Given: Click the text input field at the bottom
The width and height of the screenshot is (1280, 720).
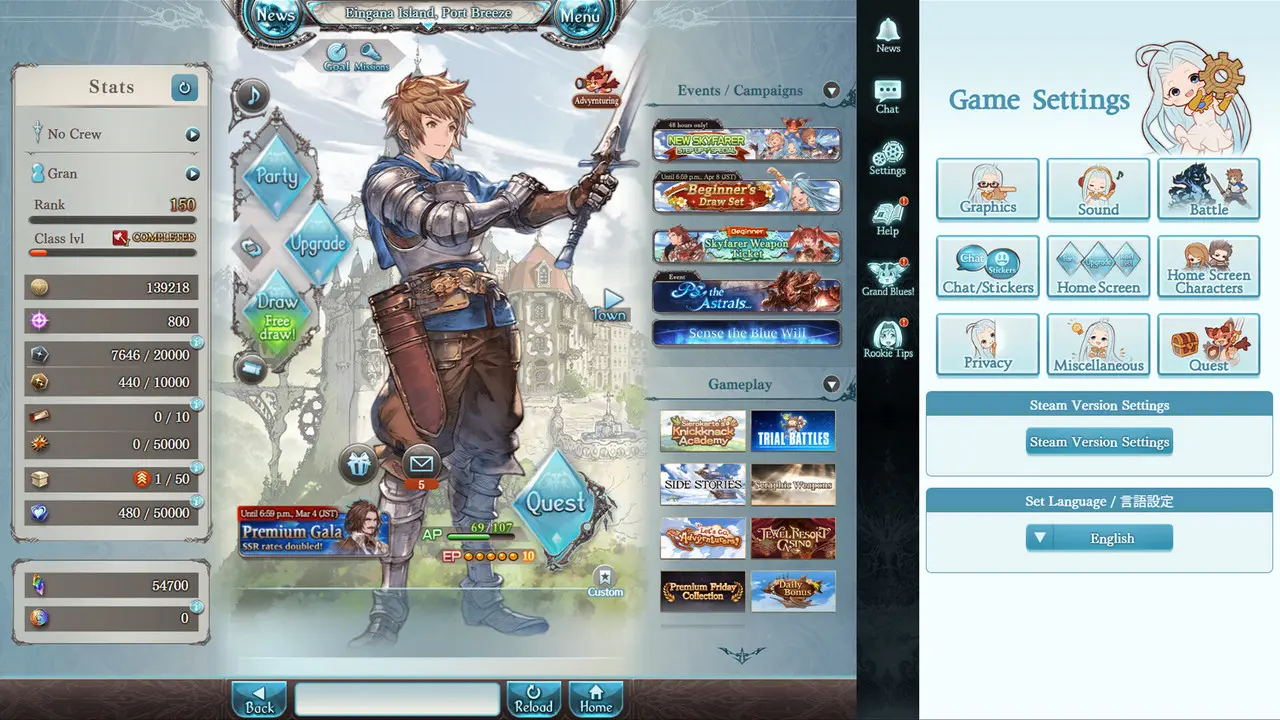Looking at the screenshot, I should click(397, 698).
